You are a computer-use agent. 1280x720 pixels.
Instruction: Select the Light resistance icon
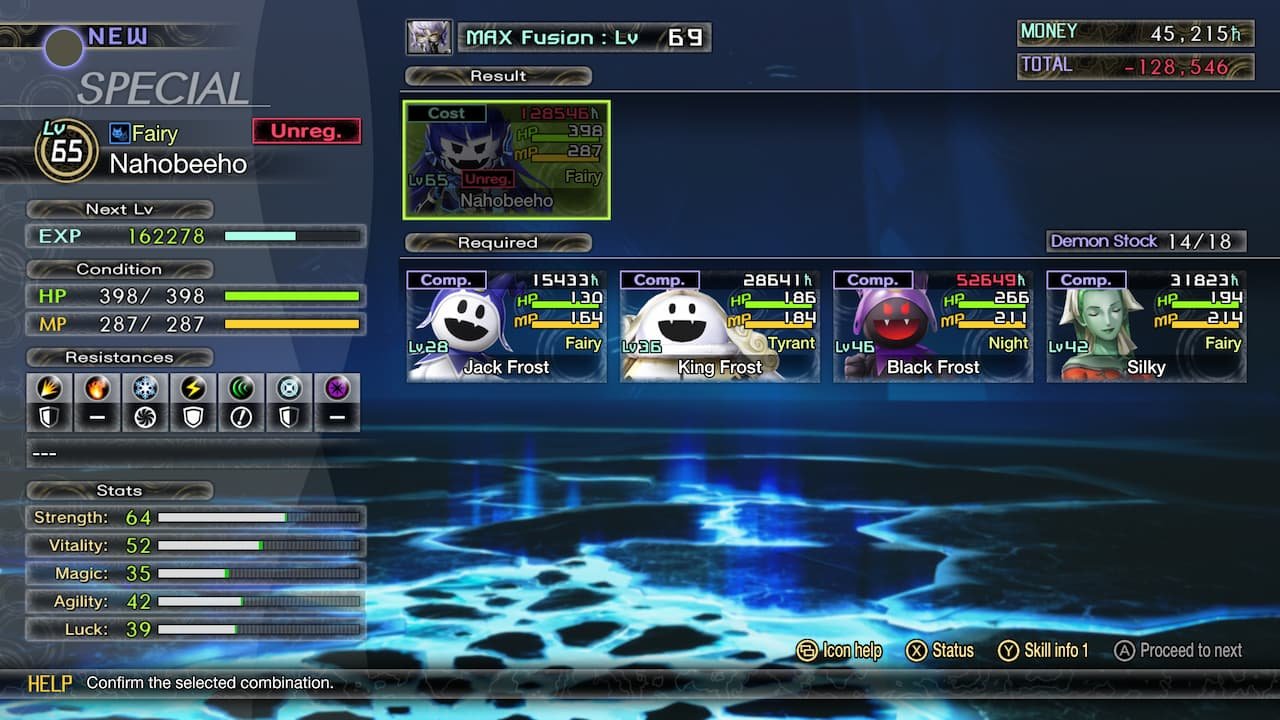click(288, 388)
